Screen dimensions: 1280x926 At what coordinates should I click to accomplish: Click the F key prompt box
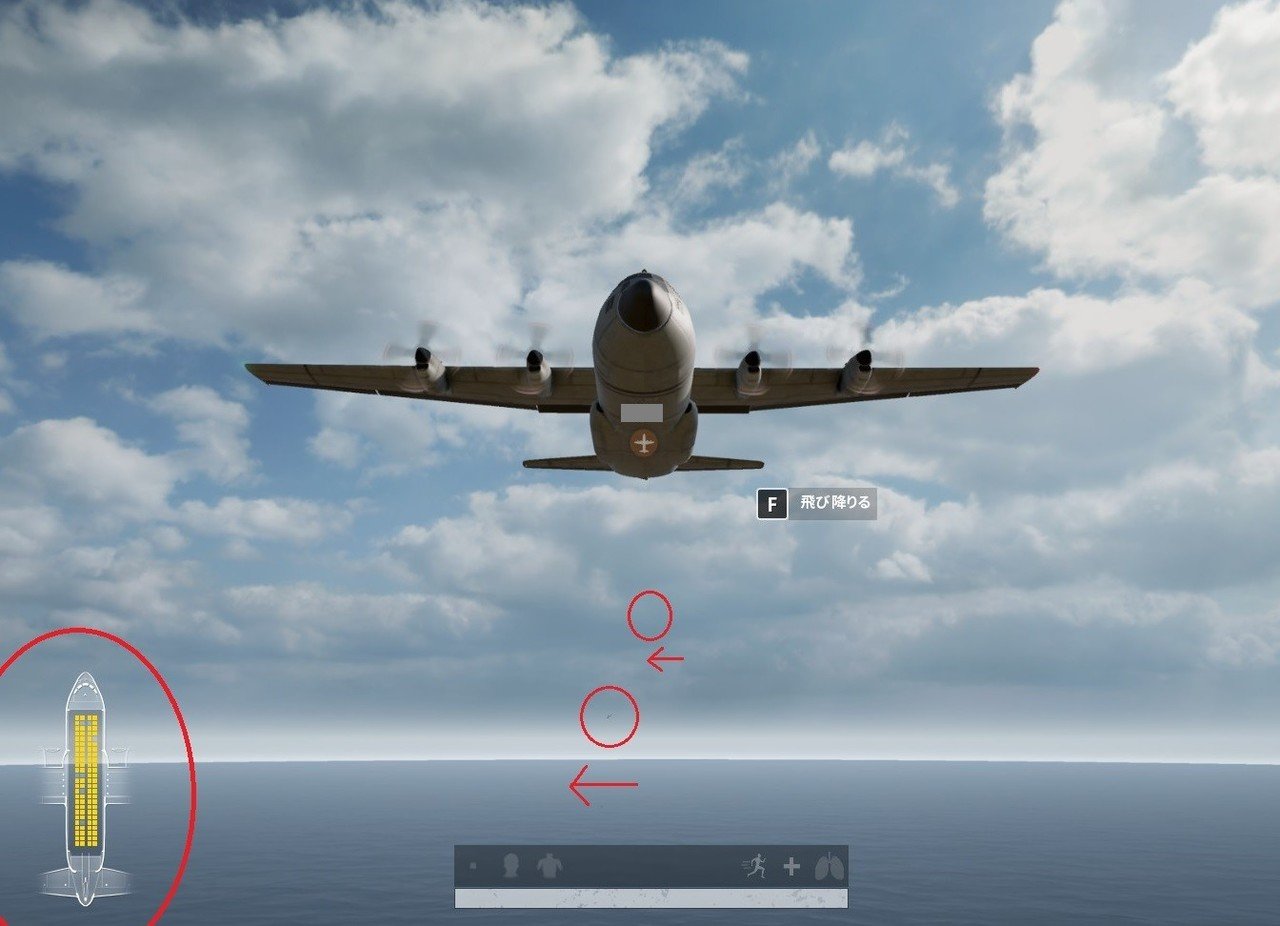coord(770,504)
